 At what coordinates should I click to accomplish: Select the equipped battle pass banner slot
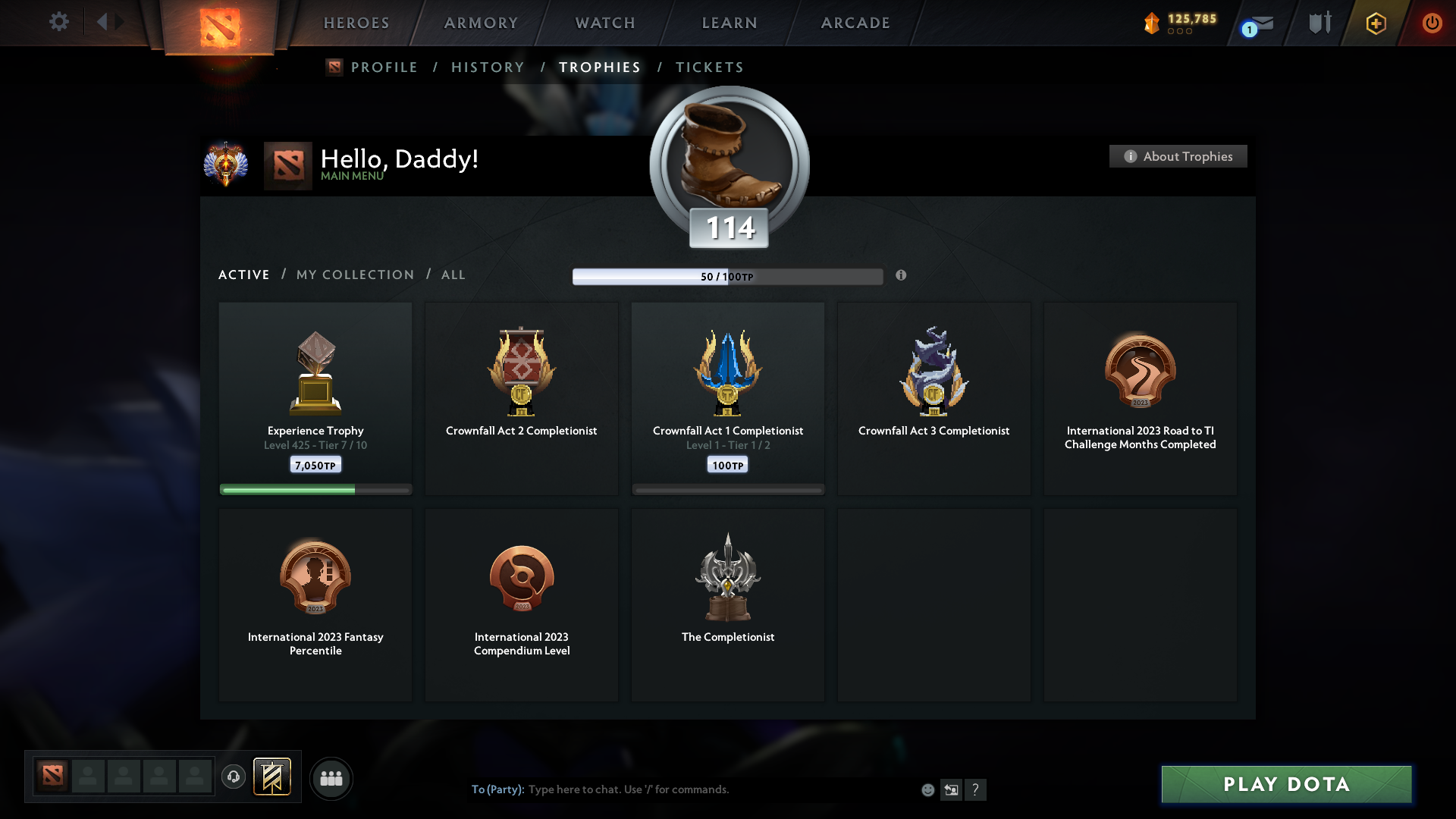273,777
